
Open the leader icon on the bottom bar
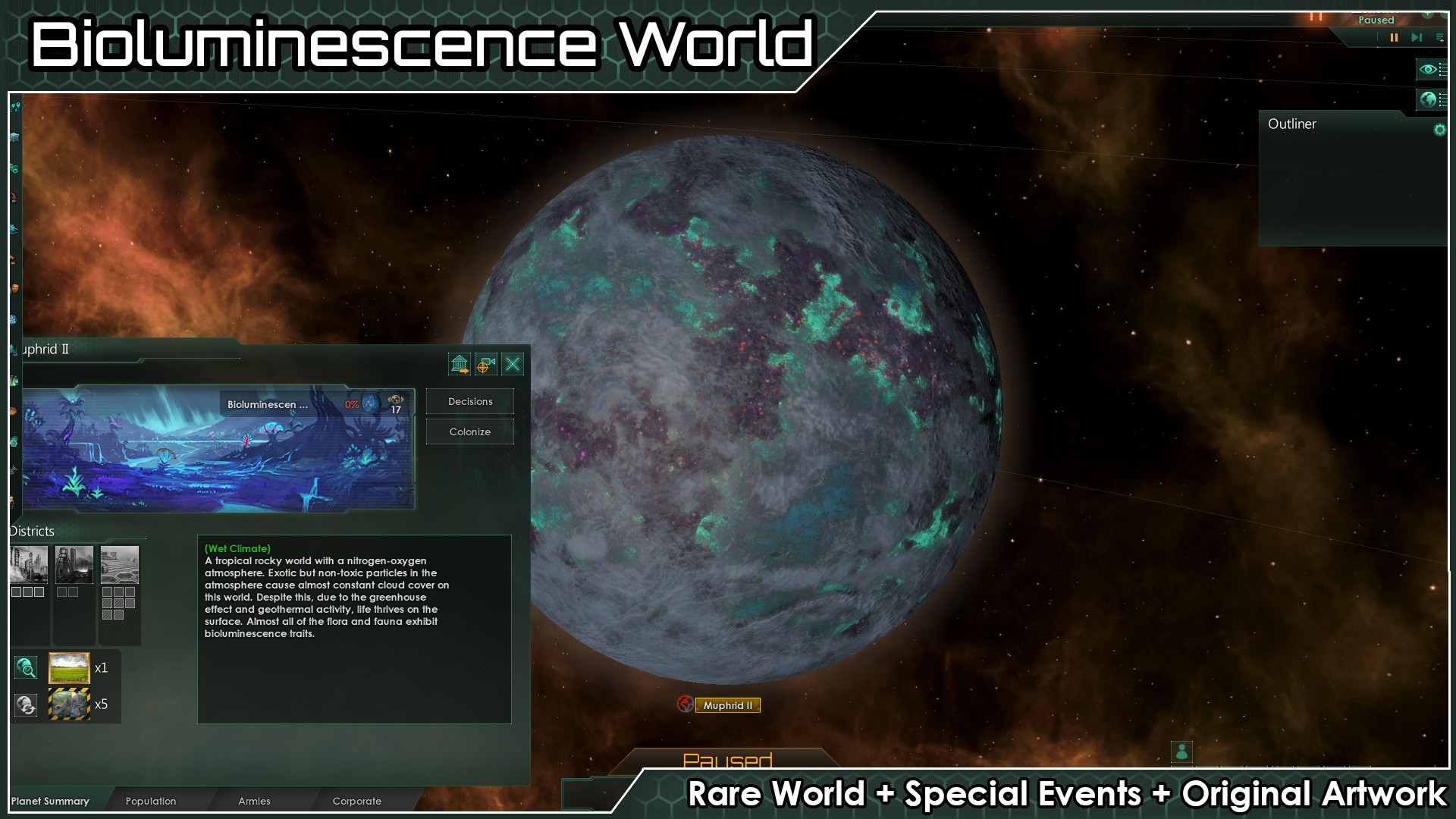[x=1181, y=752]
